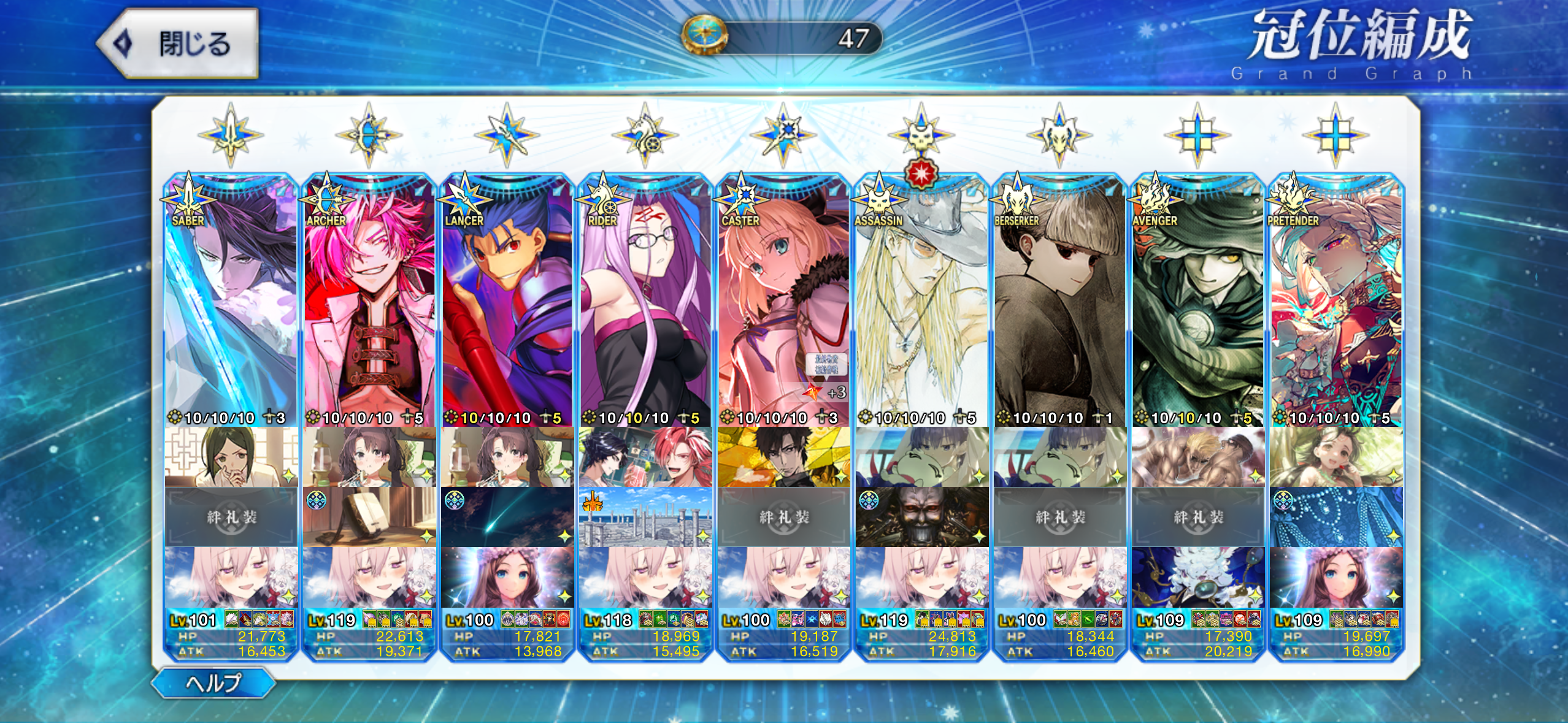Open the help button

(213, 683)
